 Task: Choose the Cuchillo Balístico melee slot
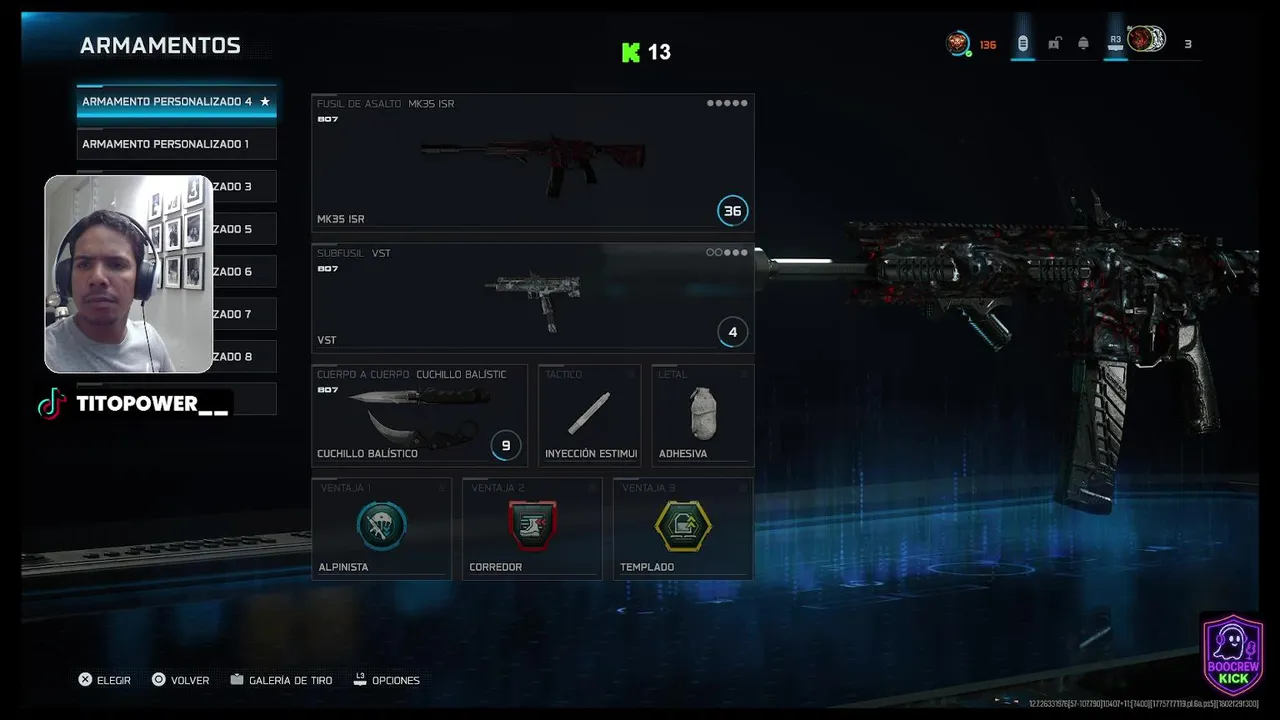[x=419, y=415]
